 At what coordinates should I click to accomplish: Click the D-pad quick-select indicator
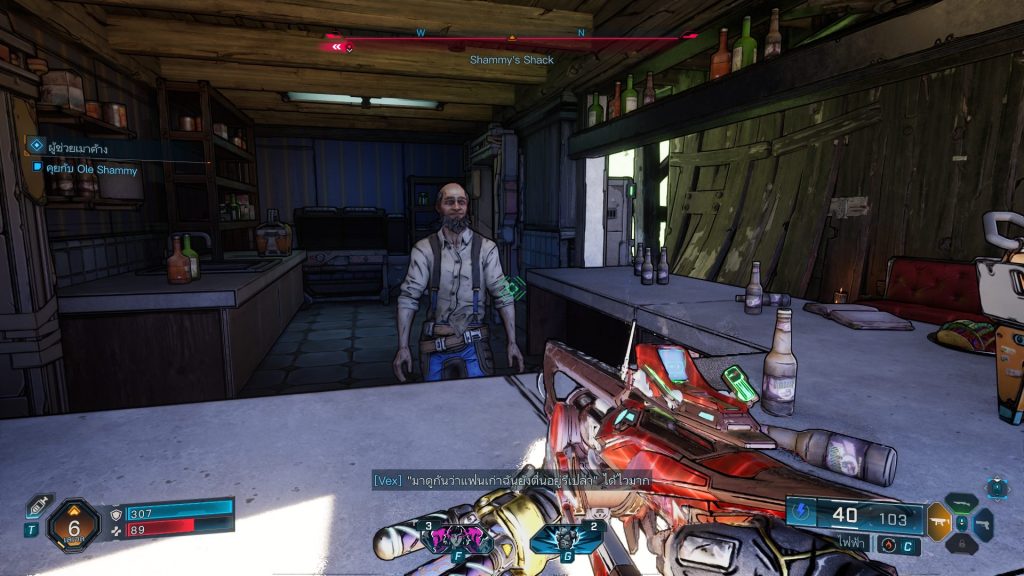[x=996, y=487]
